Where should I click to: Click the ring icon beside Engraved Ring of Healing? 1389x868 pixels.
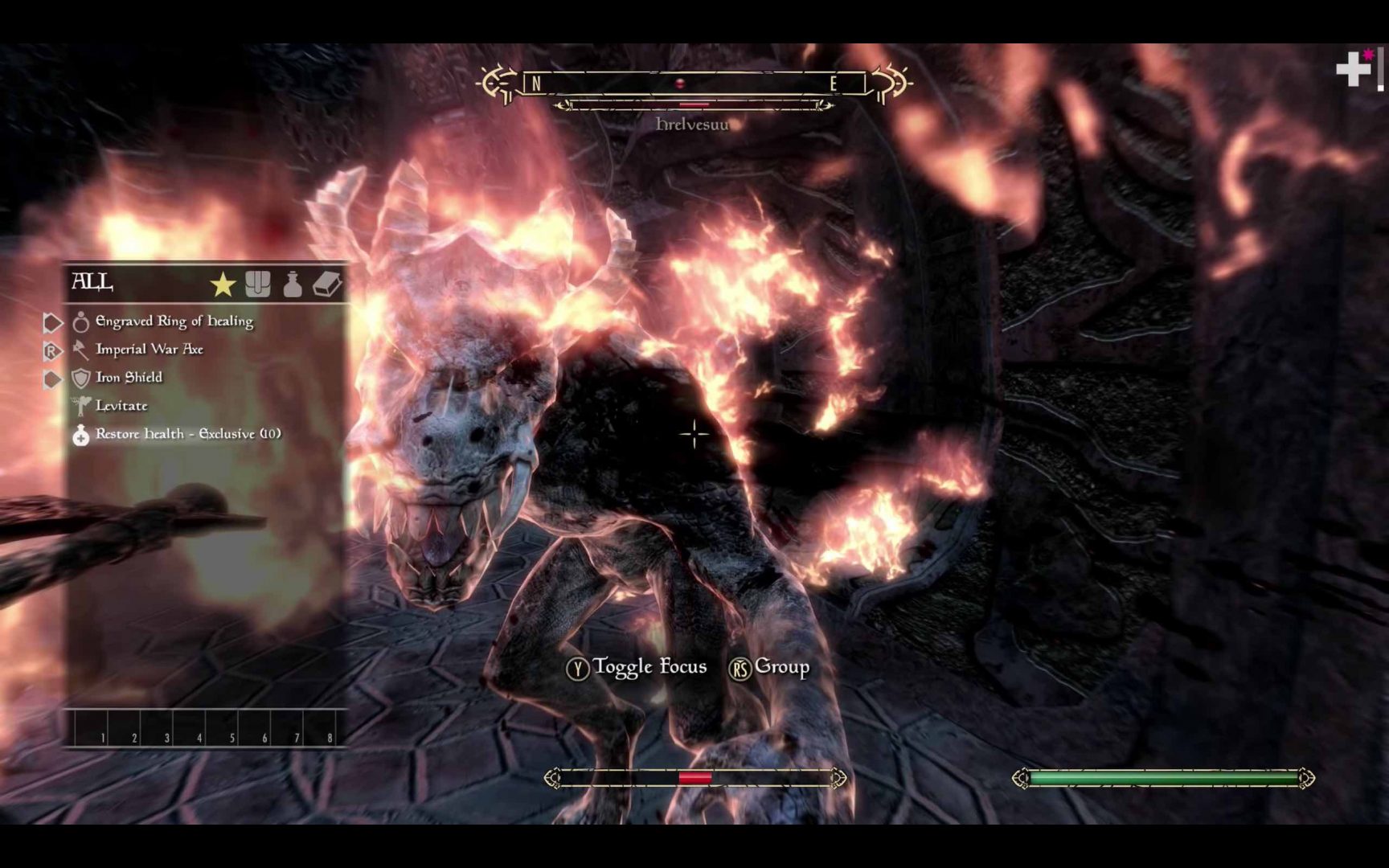click(x=80, y=321)
